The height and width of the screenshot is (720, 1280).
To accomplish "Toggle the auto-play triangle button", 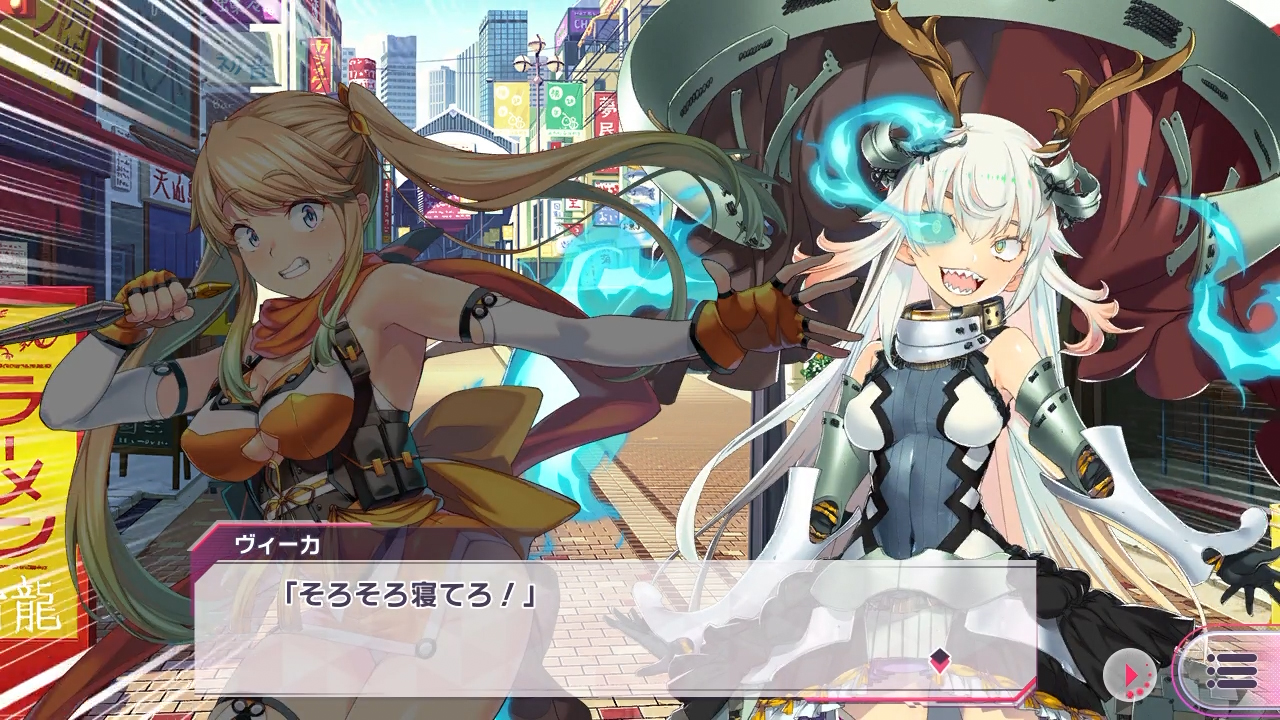I will click(x=1130, y=676).
